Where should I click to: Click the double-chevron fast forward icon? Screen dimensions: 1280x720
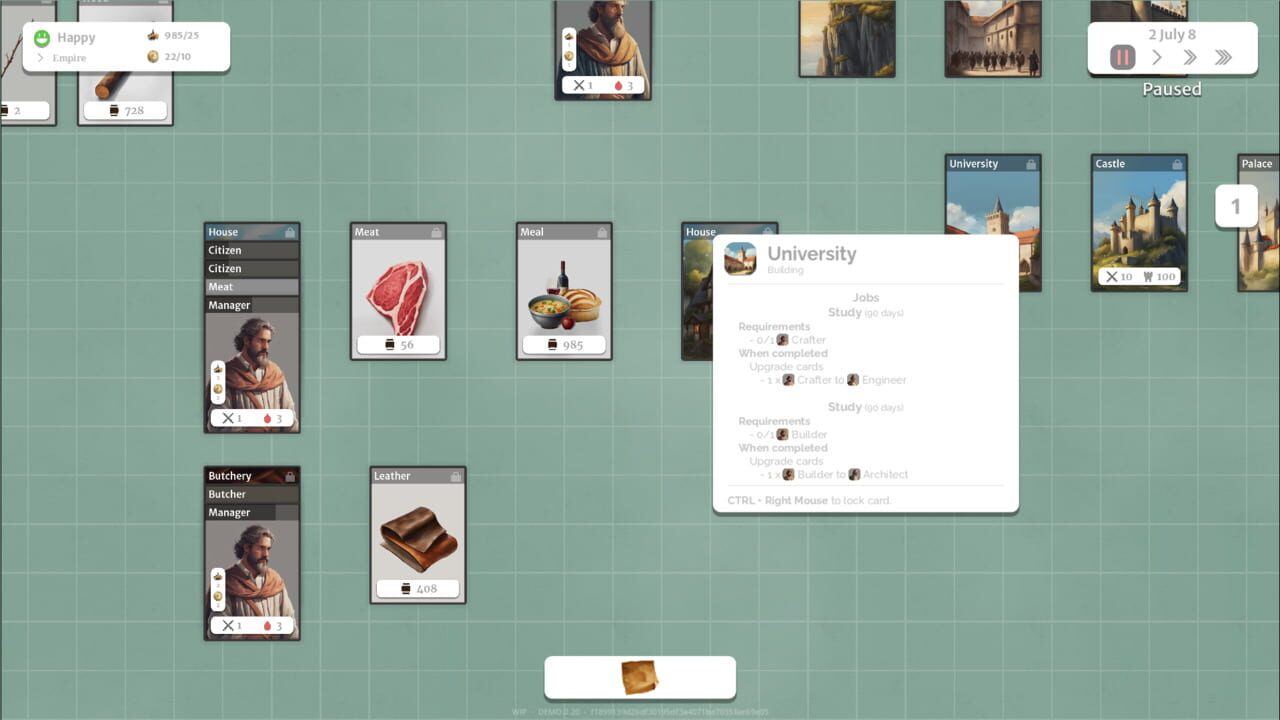(x=1189, y=57)
